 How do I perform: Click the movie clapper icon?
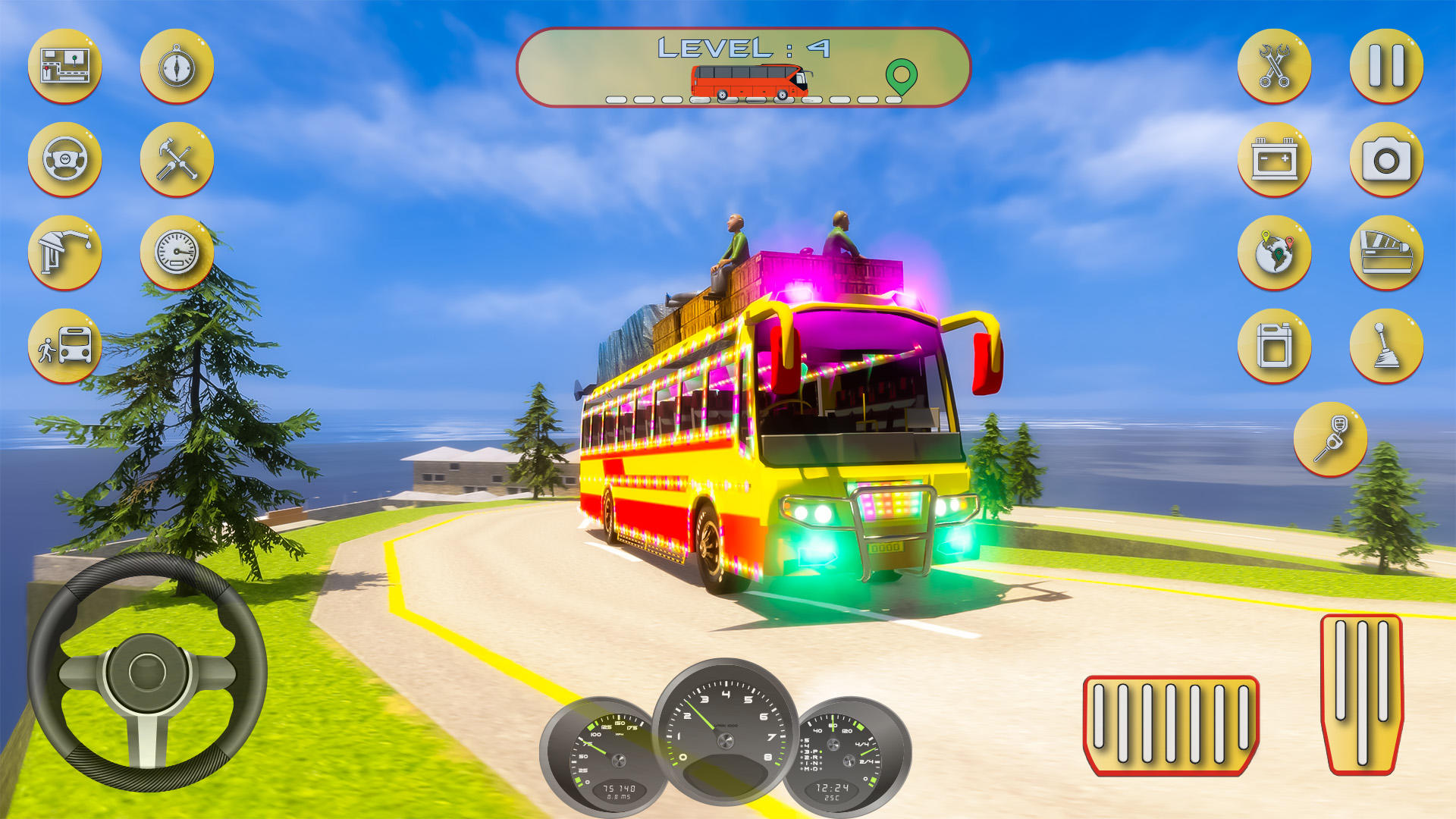tap(1385, 254)
